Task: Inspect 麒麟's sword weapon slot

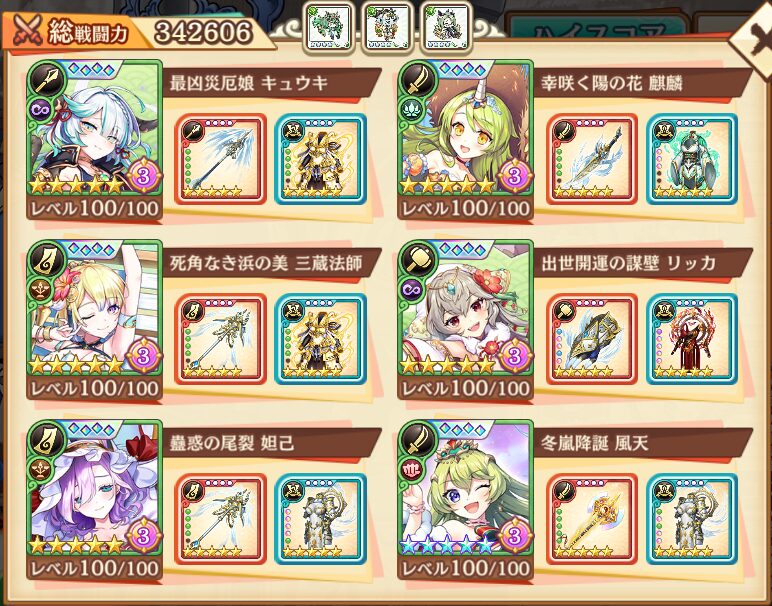Action: click(x=591, y=158)
